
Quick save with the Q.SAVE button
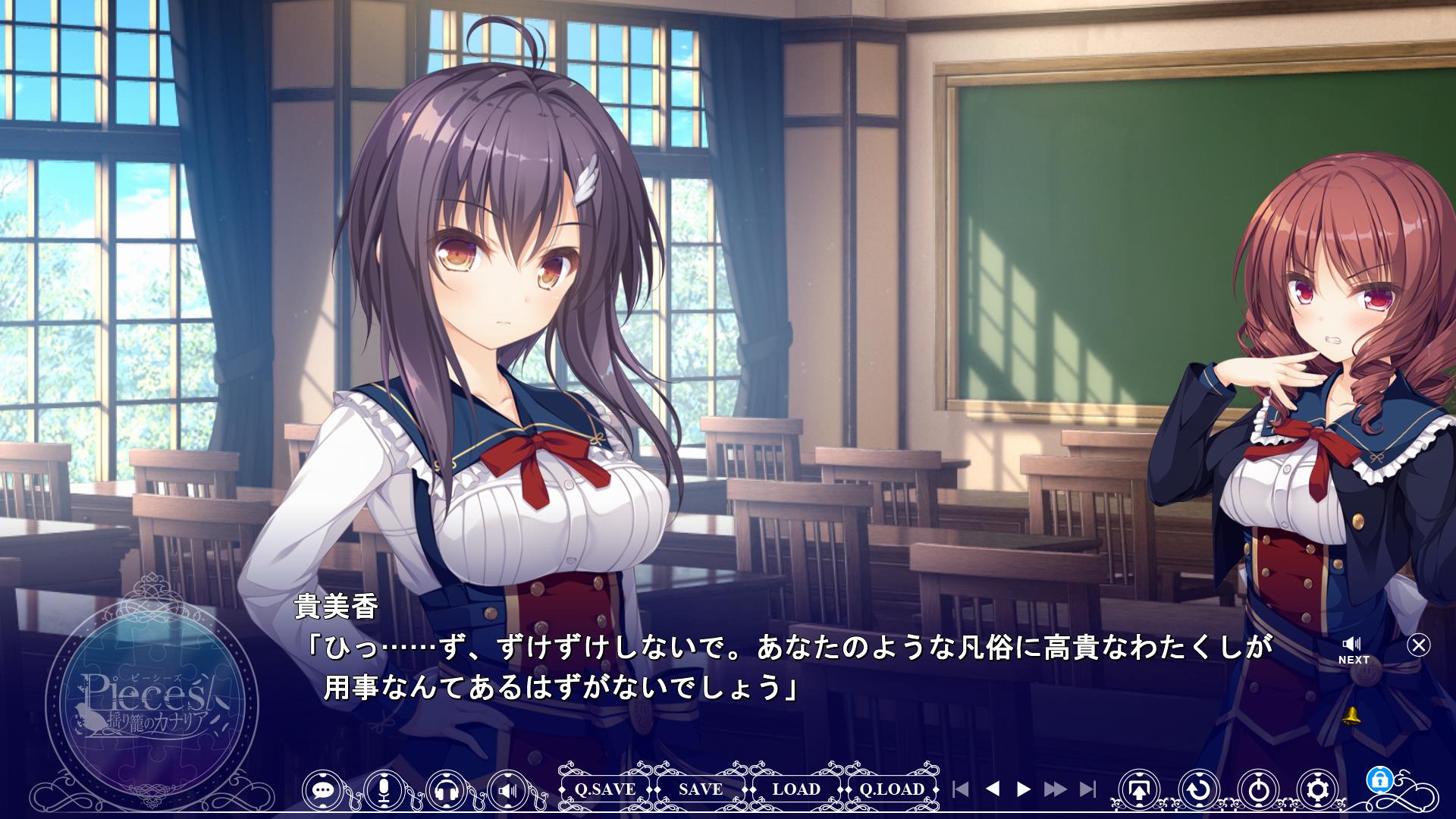pos(604,789)
